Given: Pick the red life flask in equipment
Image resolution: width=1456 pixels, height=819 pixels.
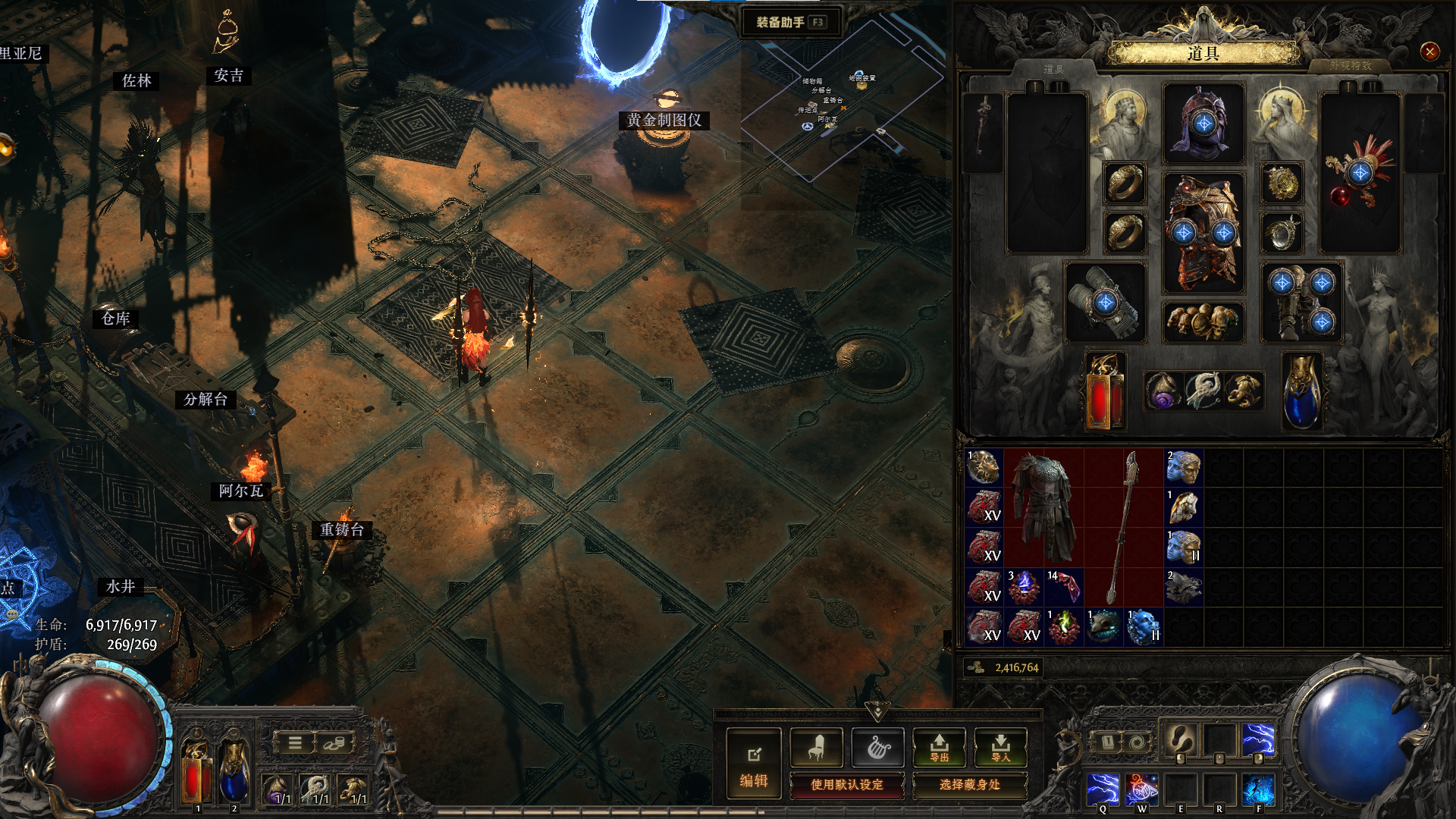Looking at the screenshot, I should tap(1105, 392).
